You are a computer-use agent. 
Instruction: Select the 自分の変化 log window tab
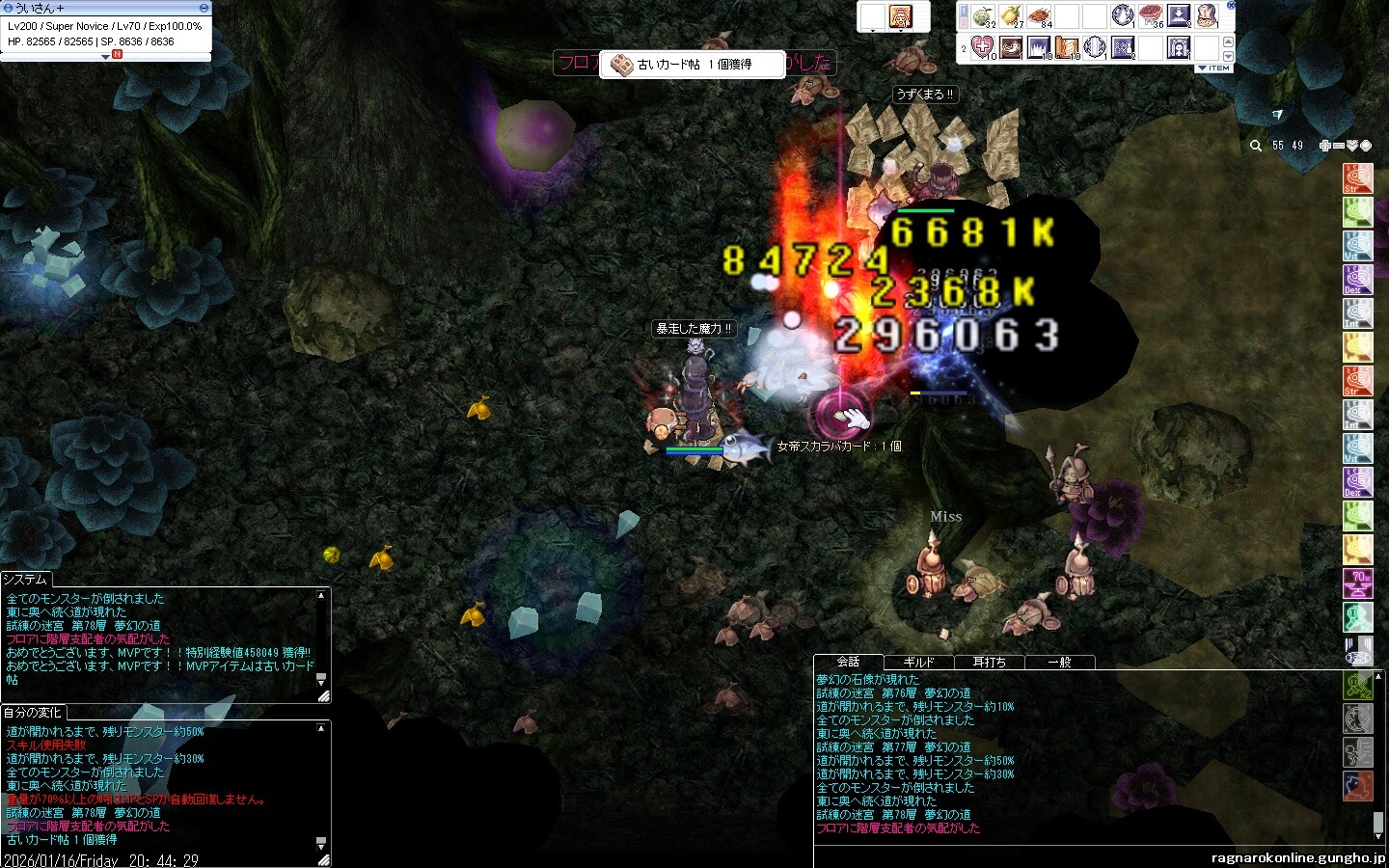[x=32, y=713]
